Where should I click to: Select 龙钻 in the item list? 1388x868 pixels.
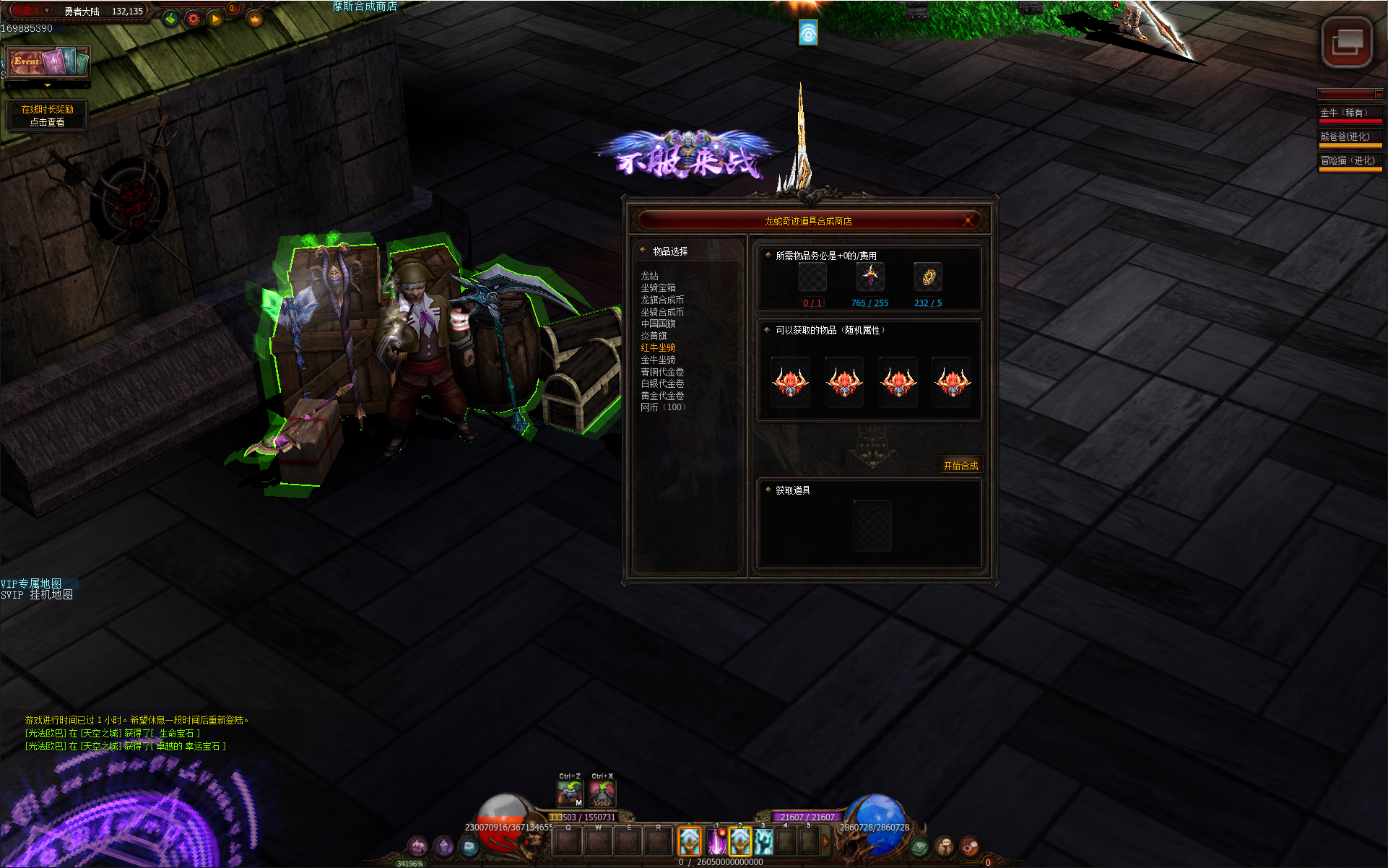pyautogui.click(x=649, y=276)
